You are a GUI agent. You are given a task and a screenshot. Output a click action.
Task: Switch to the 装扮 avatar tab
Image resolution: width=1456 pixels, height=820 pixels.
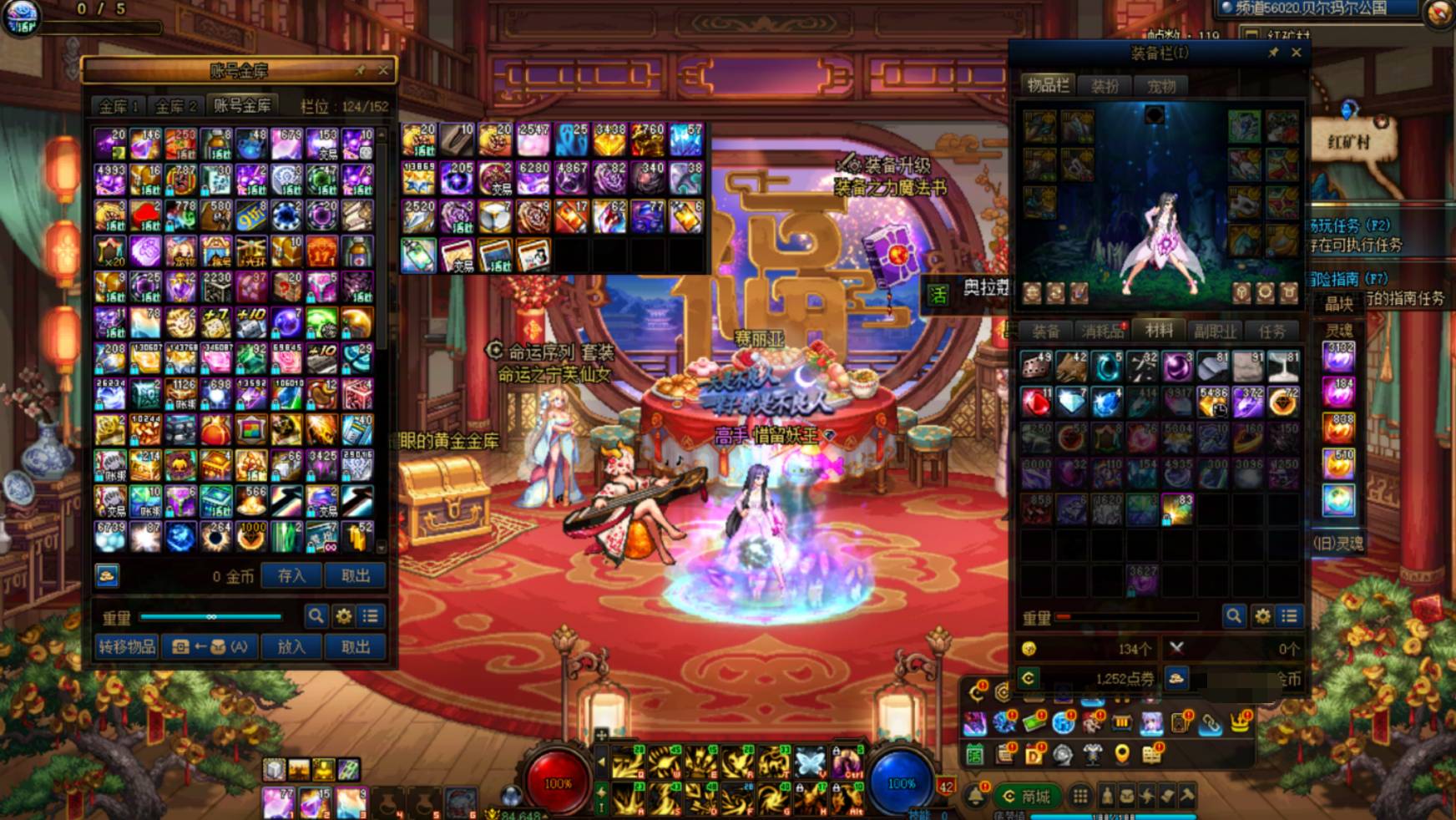pyautogui.click(x=1105, y=85)
